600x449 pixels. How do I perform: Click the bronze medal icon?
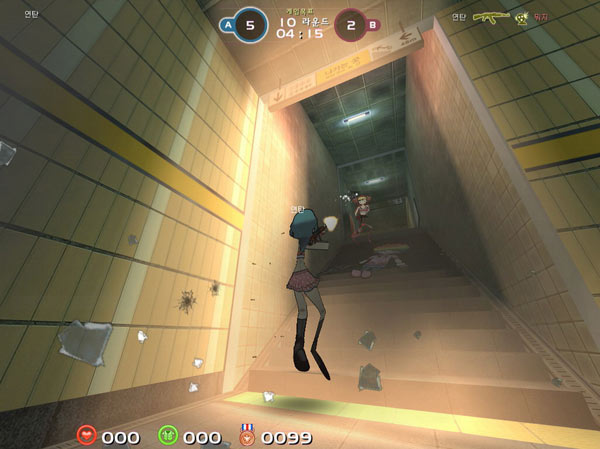[246, 435]
